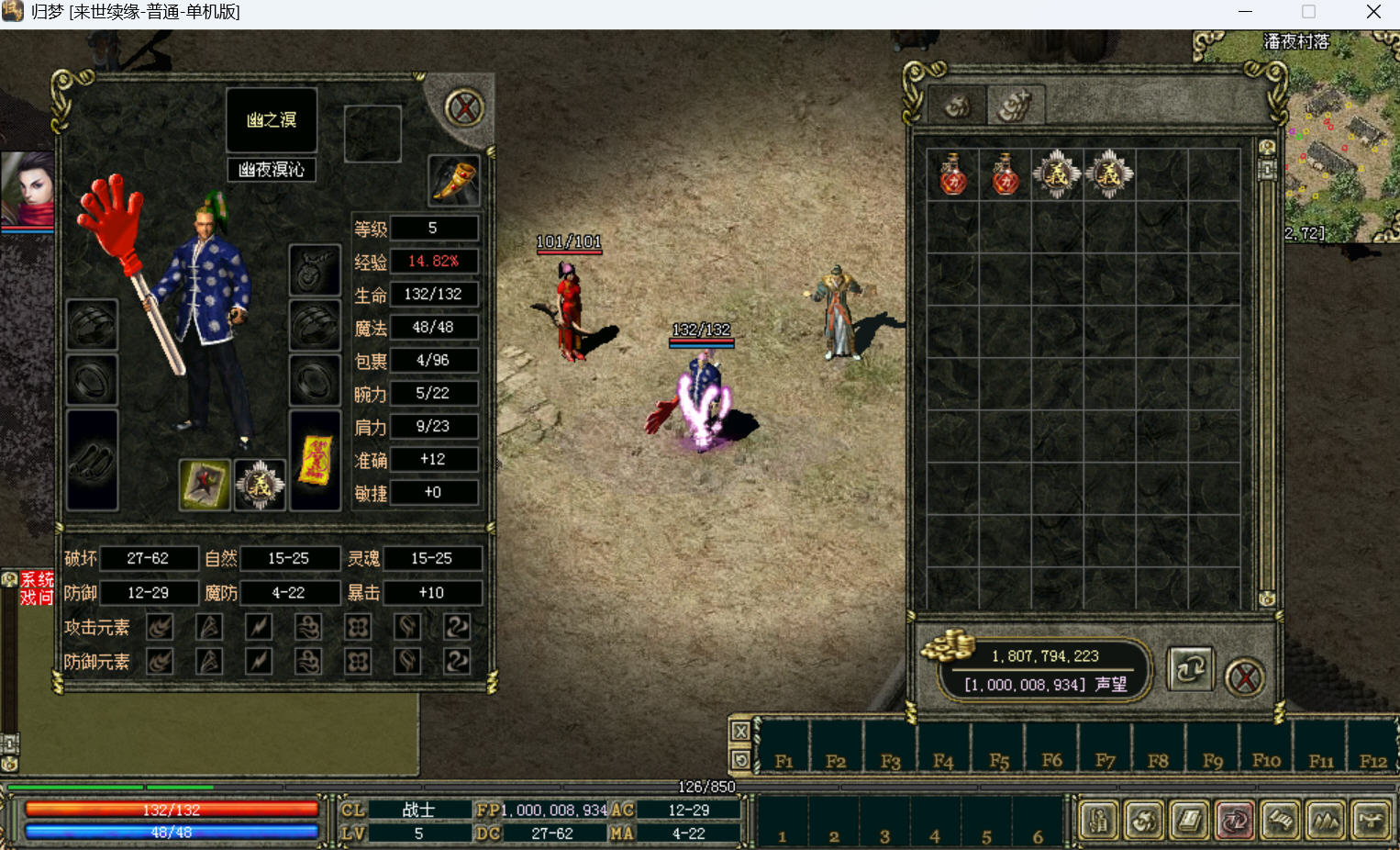1400x850 pixels.
Task: Click the anvil menu button
Action: (1371, 820)
